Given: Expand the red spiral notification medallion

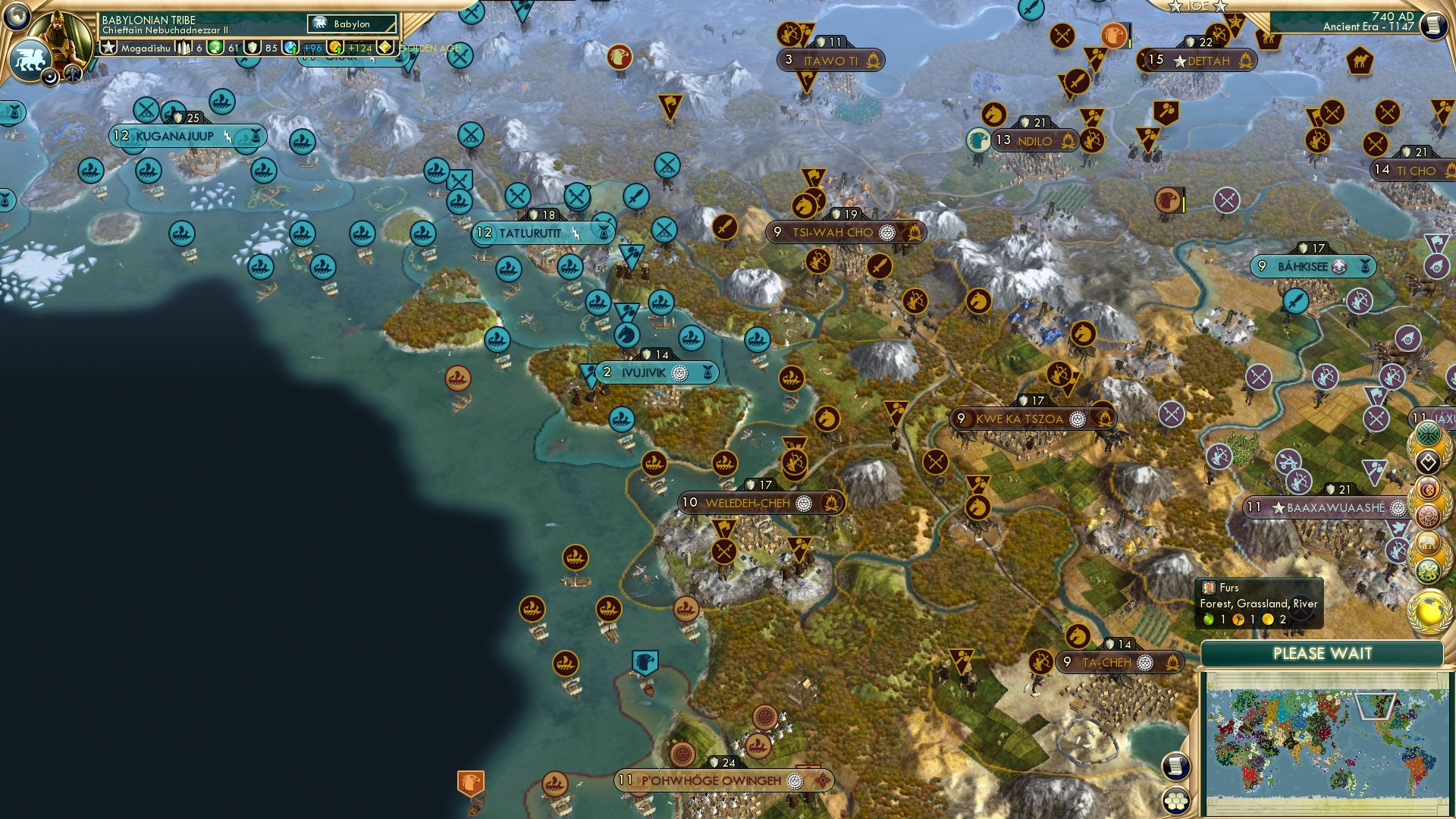Looking at the screenshot, I should click(x=1428, y=515).
